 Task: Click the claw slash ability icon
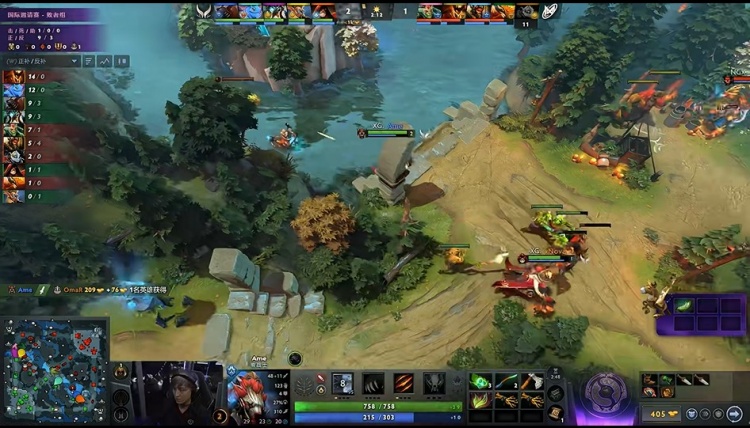[373, 383]
